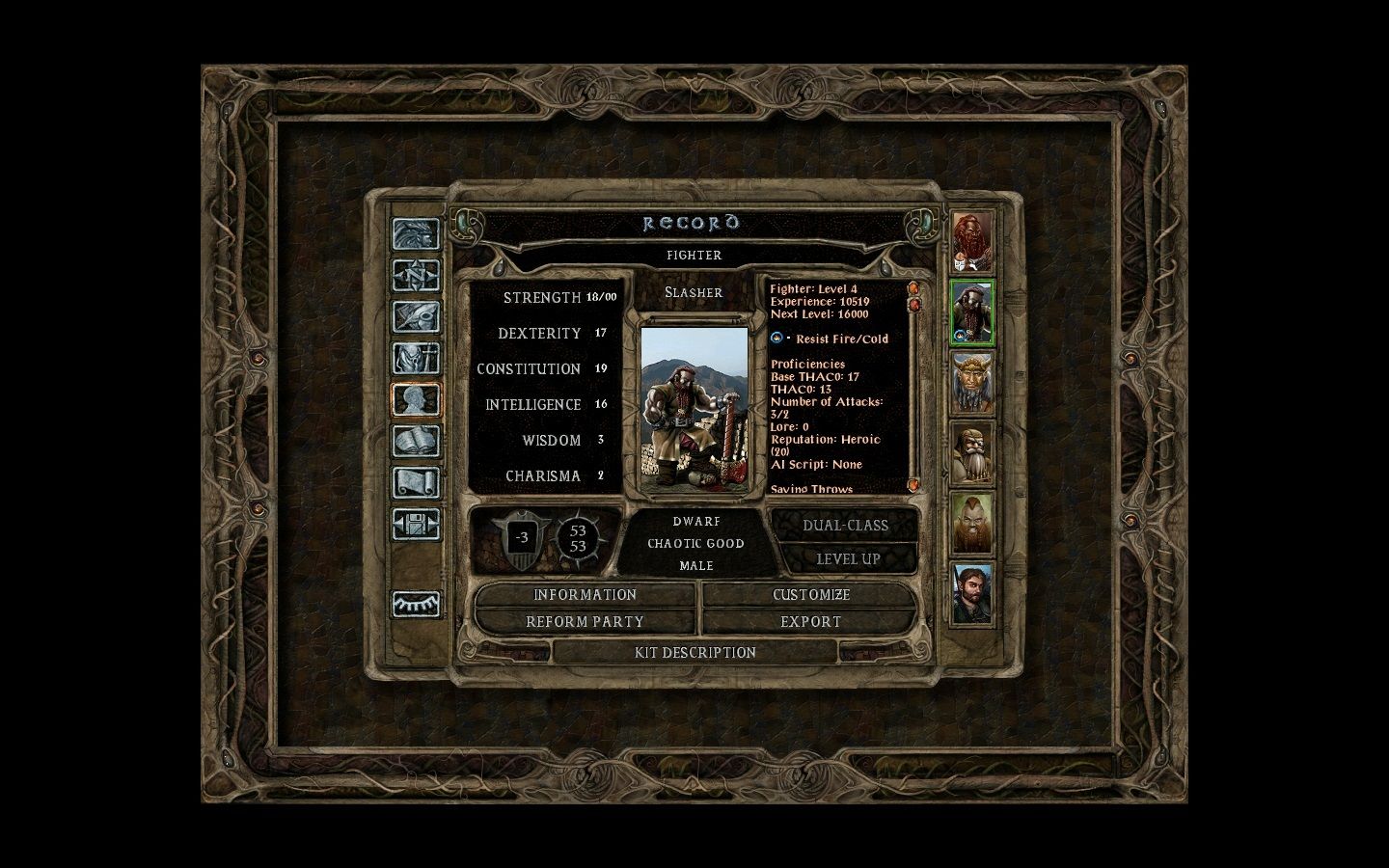Return to game via the dragon head icon
The height and width of the screenshot is (868, 1389).
(x=416, y=234)
